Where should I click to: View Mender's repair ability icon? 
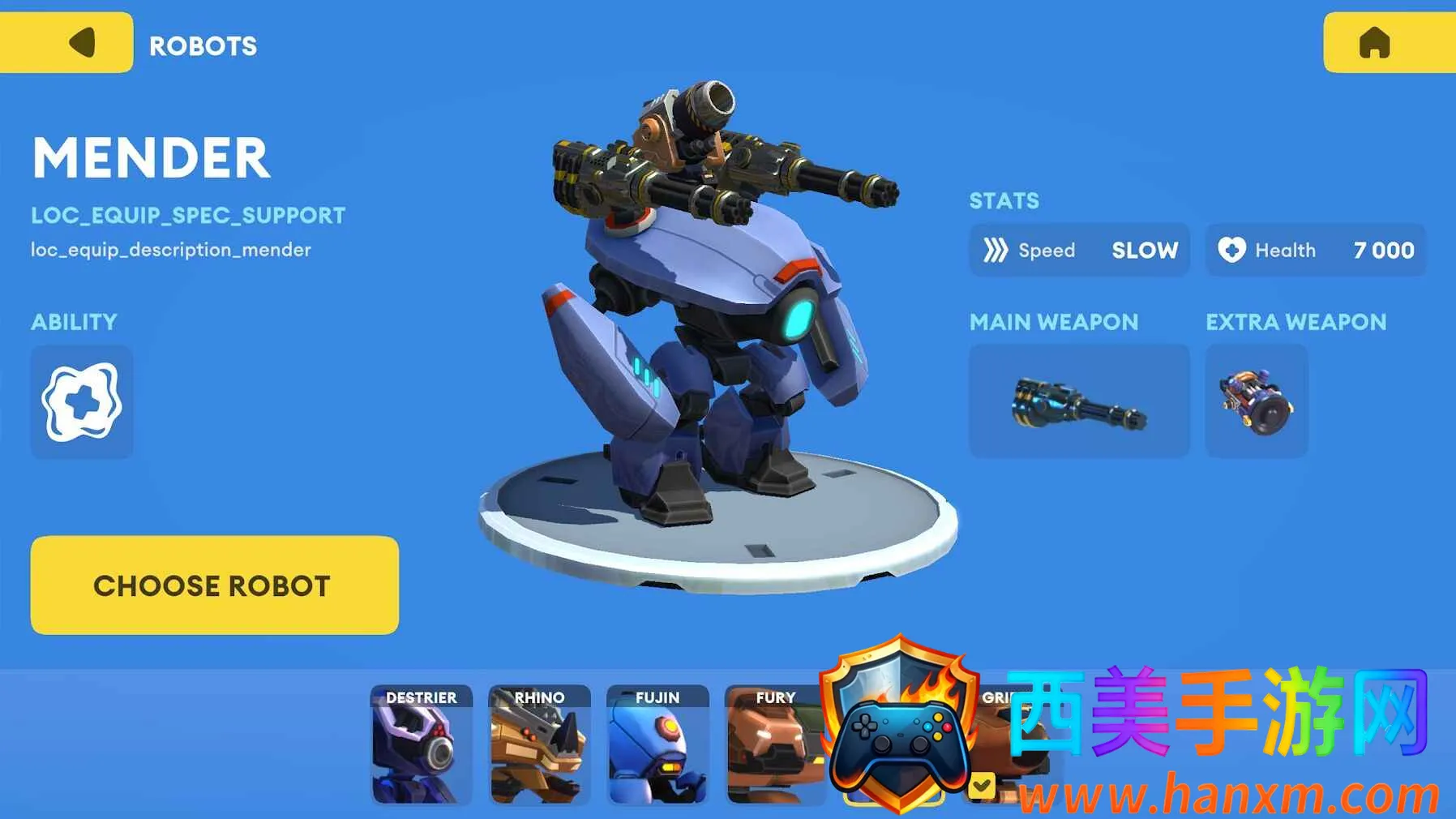[82, 402]
